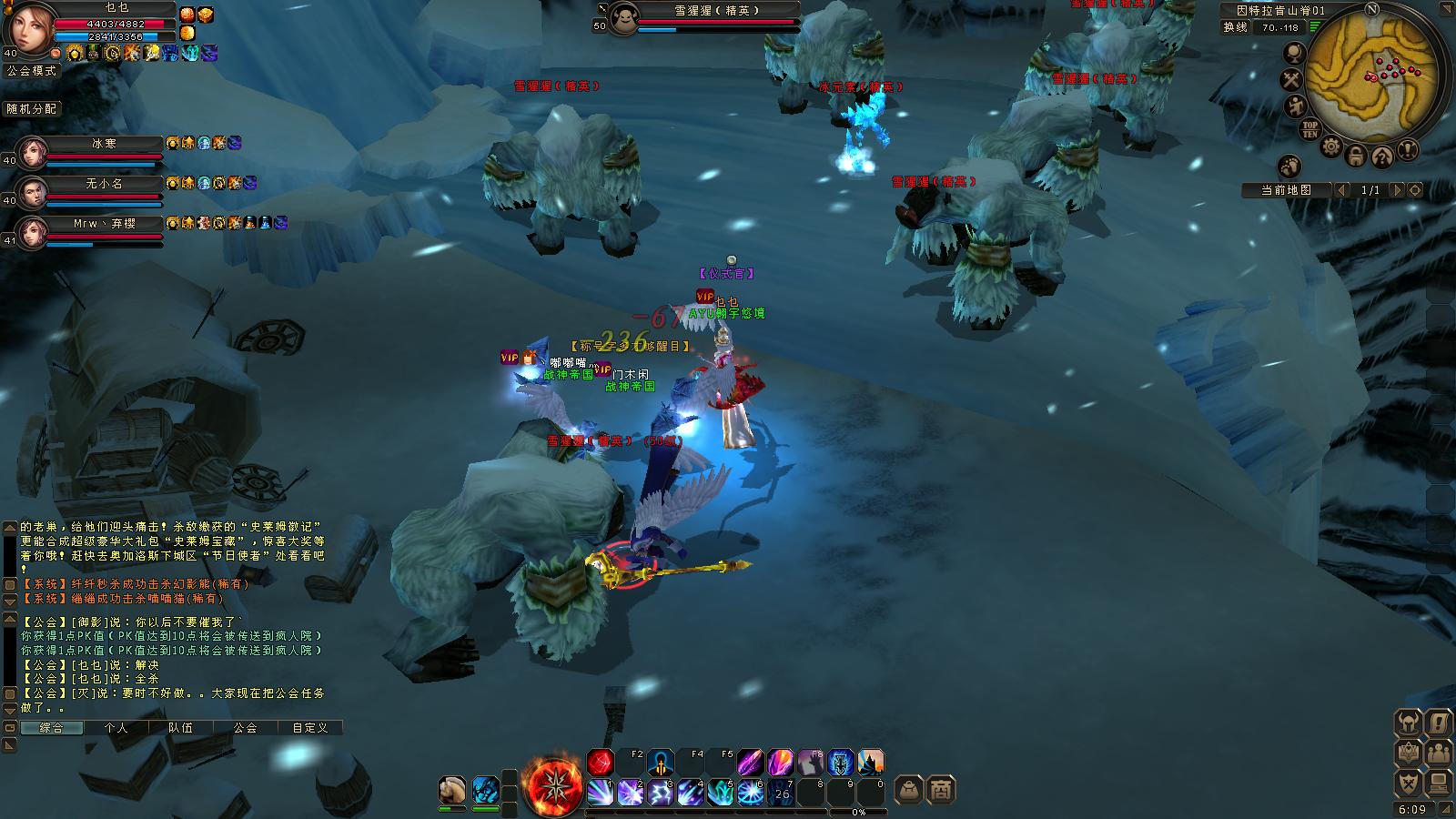Open the quest scroll menu icon
The width and height of the screenshot is (1456, 819).
point(1439,724)
